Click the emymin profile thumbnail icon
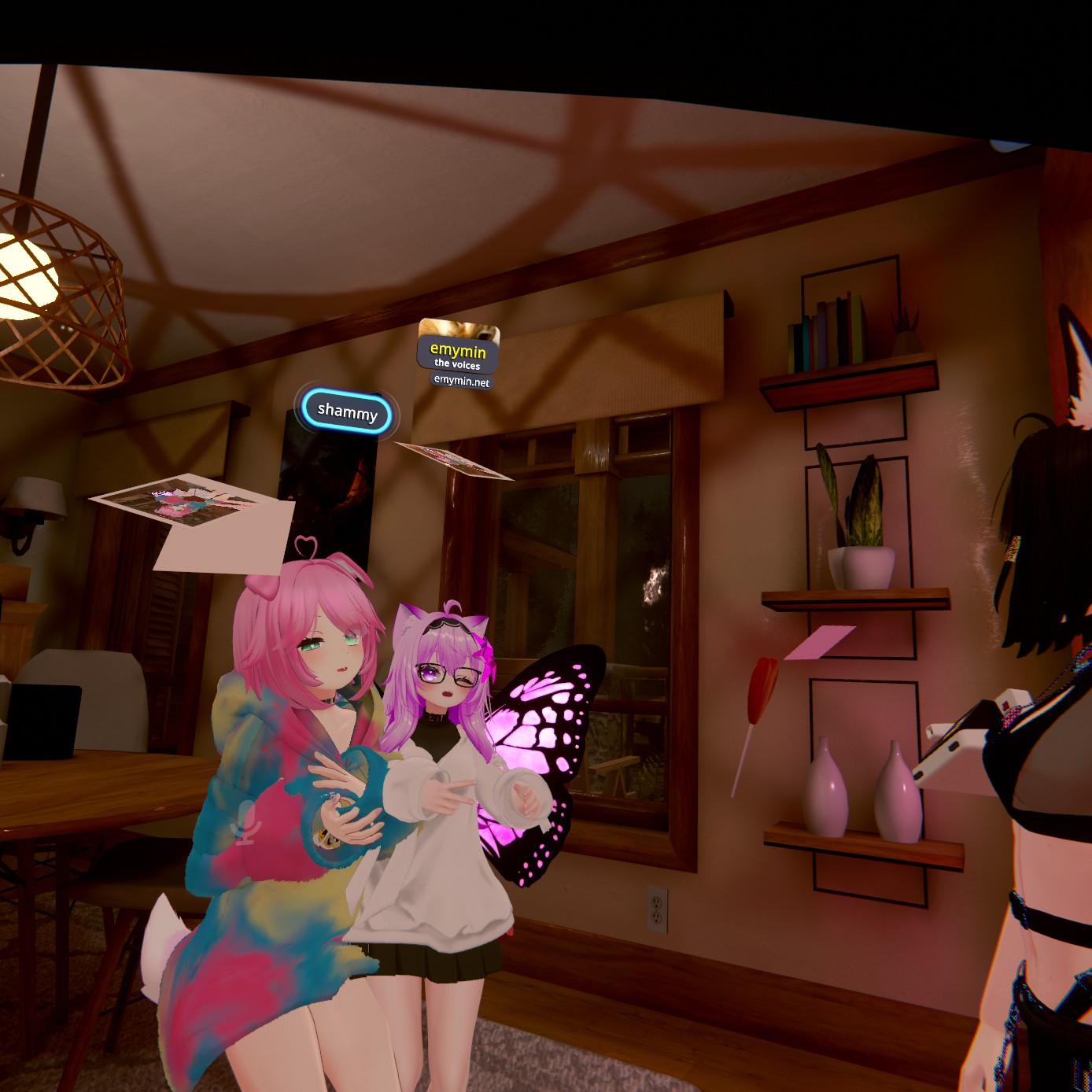The height and width of the screenshot is (1092, 1092). point(459,329)
